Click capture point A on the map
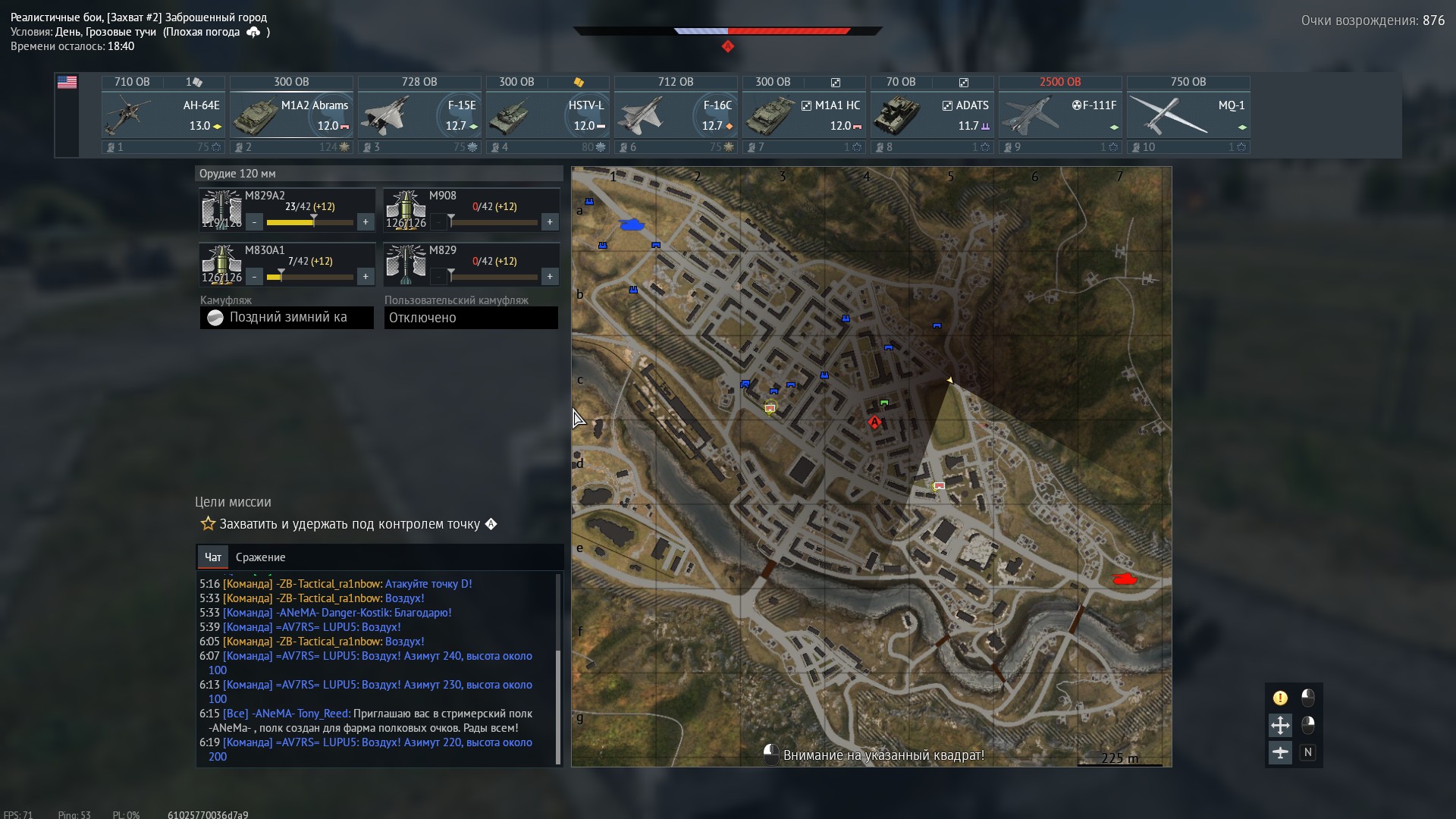This screenshot has width=1456, height=819. point(874,422)
